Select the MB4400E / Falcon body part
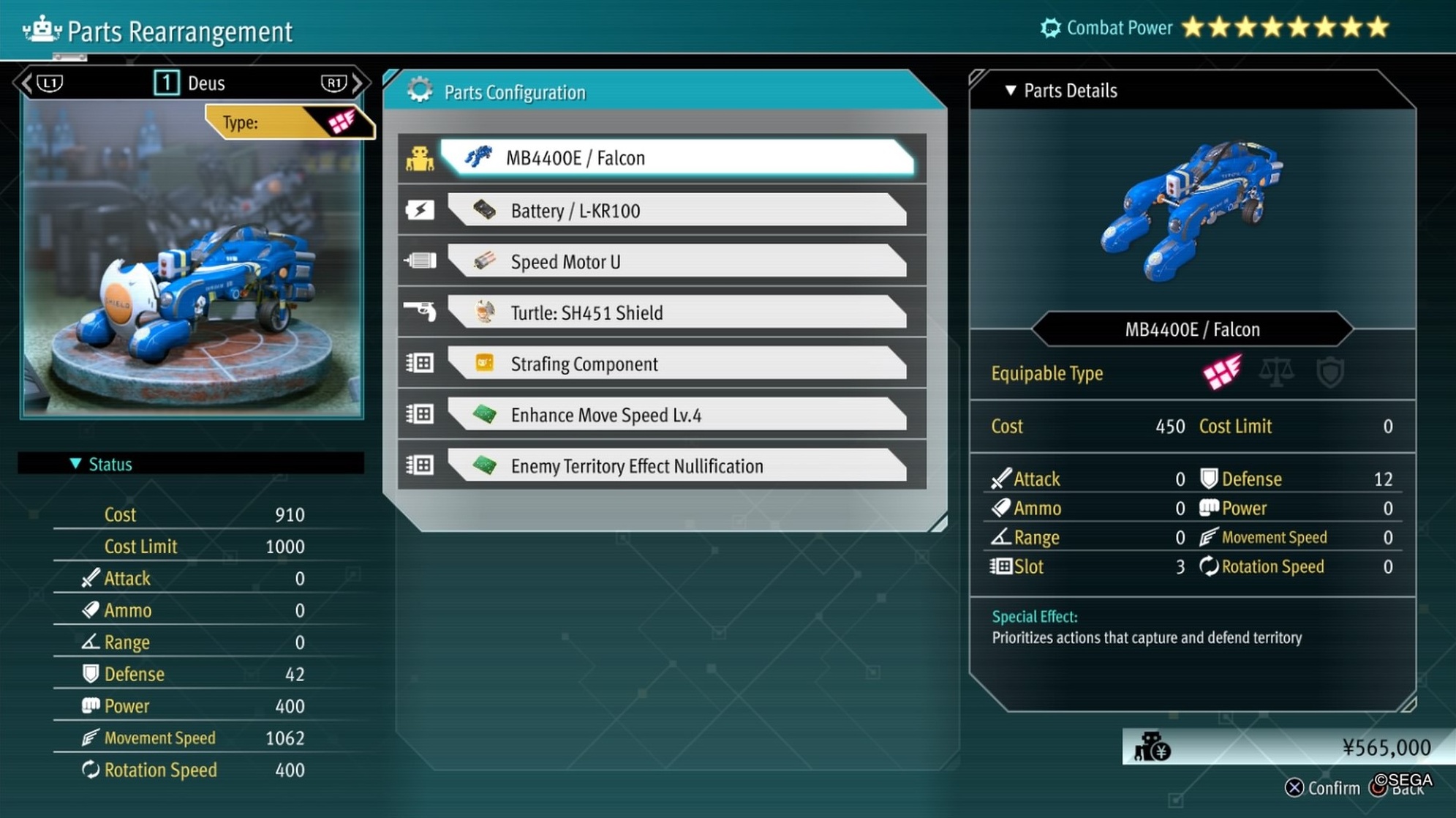Screen dimensions: 1456x818 pyautogui.click(x=676, y=158)
